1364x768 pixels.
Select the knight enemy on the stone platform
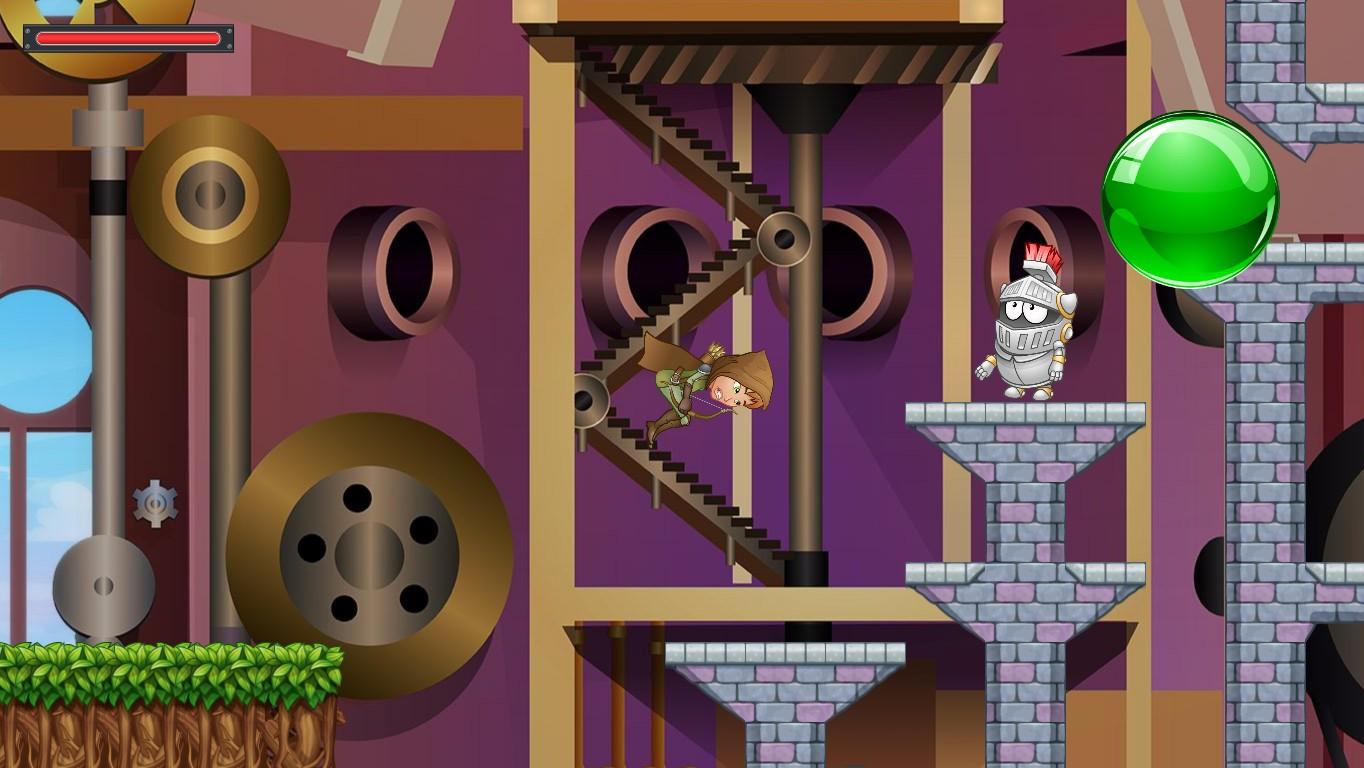pyautogui.click(x=1020, y=320)
